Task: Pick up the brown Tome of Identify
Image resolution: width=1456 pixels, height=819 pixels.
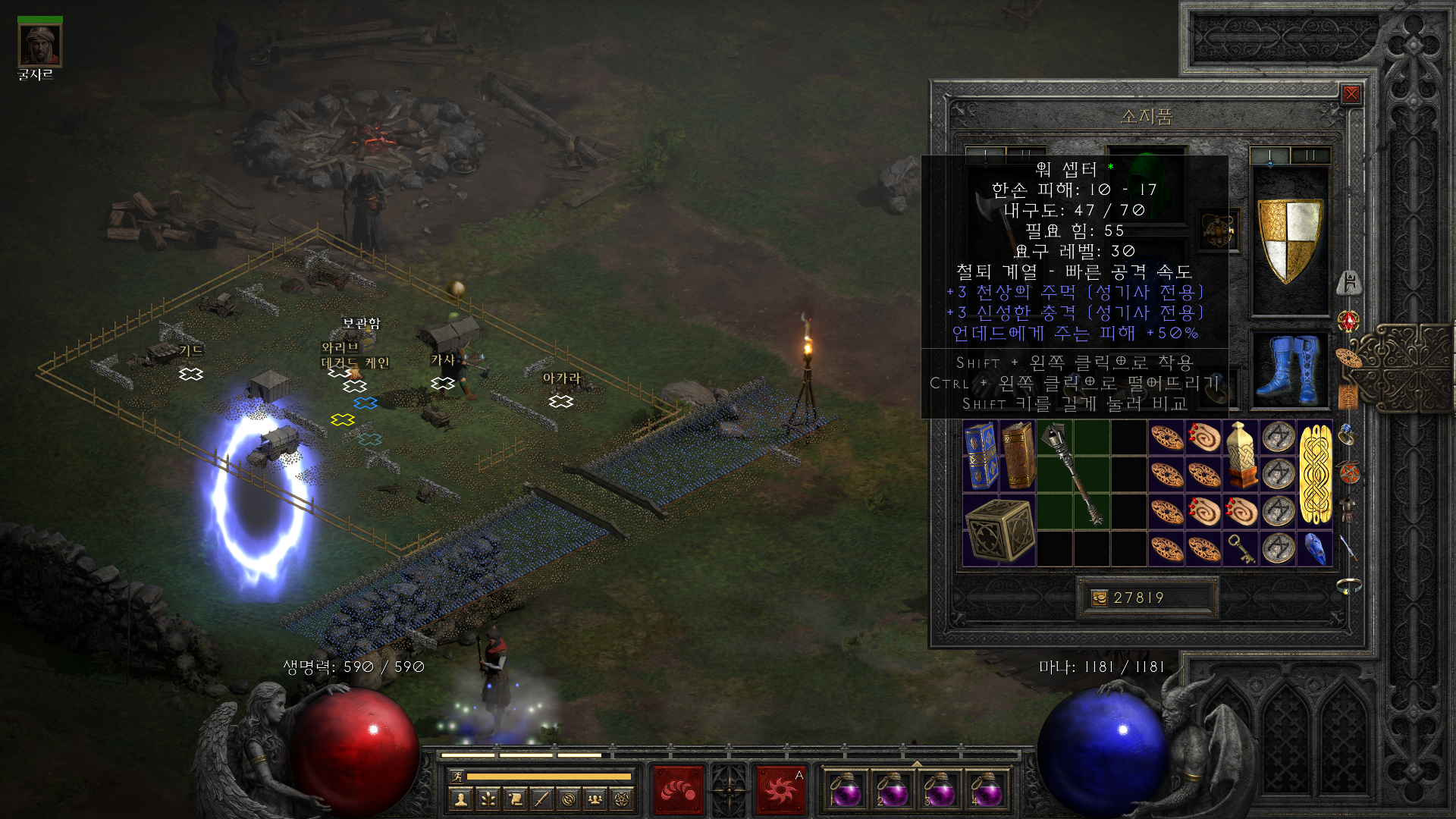Action: 1018,457
